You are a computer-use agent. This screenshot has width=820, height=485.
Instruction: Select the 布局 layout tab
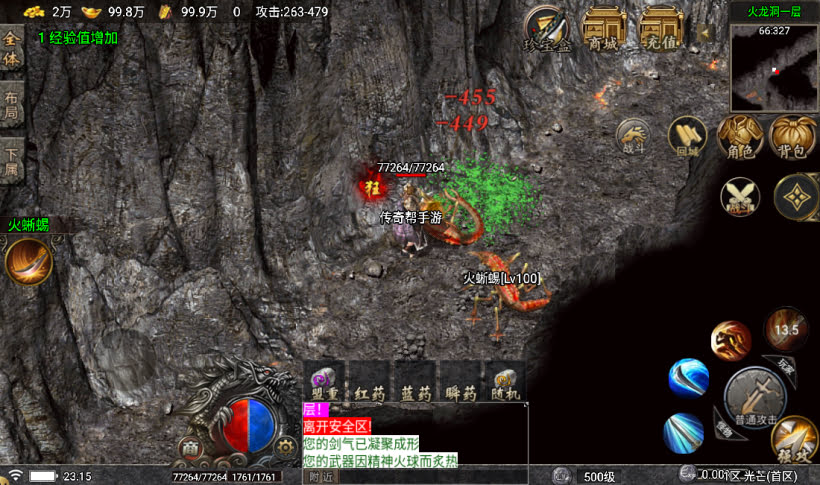(x=12, y=106)
